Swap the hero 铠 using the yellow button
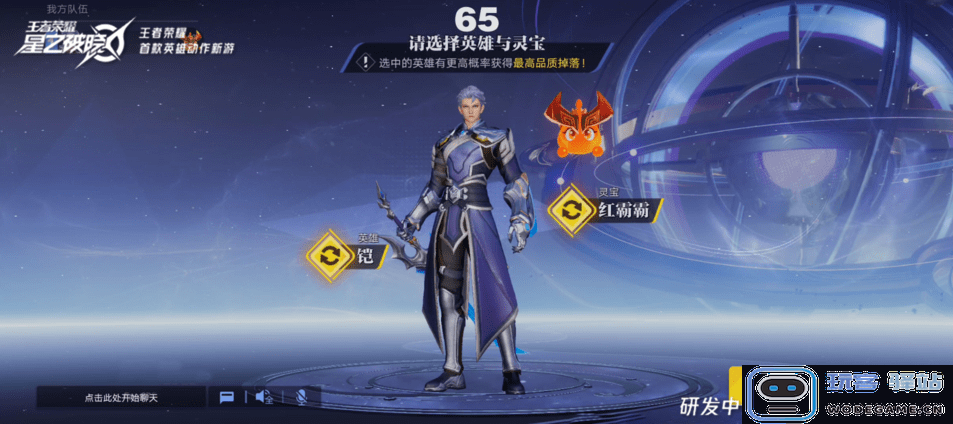Screen dimensions: 953x424 328,253
